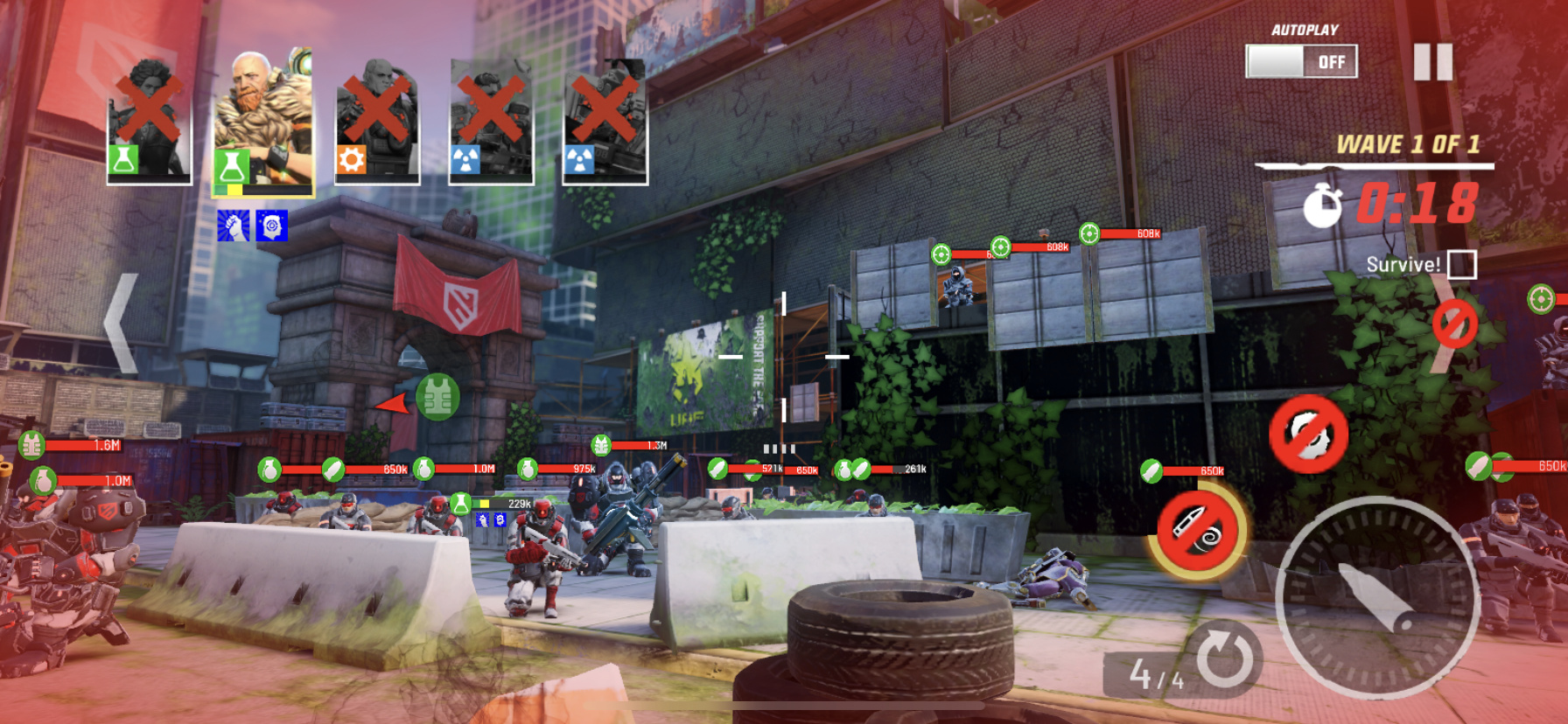Fire using the large bullet button
Image resolution: width=1568 pixels, height=724 pixels.
1376,597
